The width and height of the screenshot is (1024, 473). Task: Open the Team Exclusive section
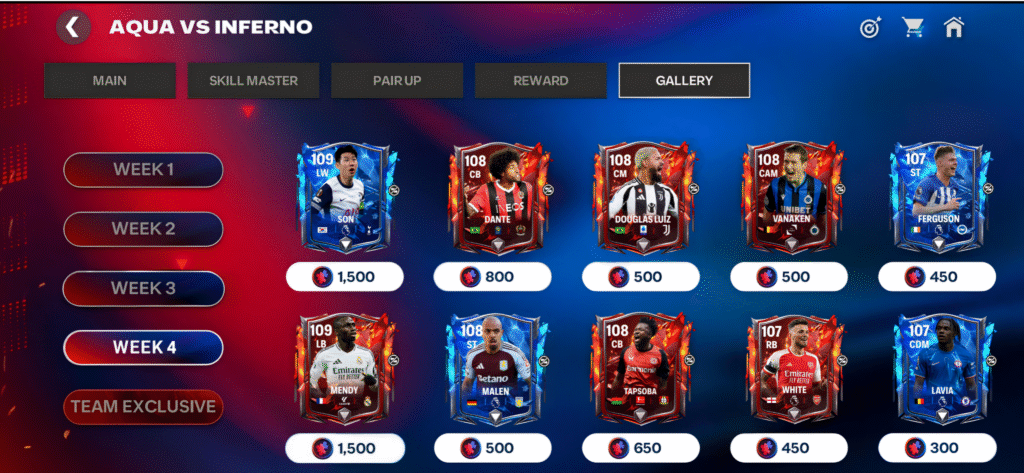(143, 407)
